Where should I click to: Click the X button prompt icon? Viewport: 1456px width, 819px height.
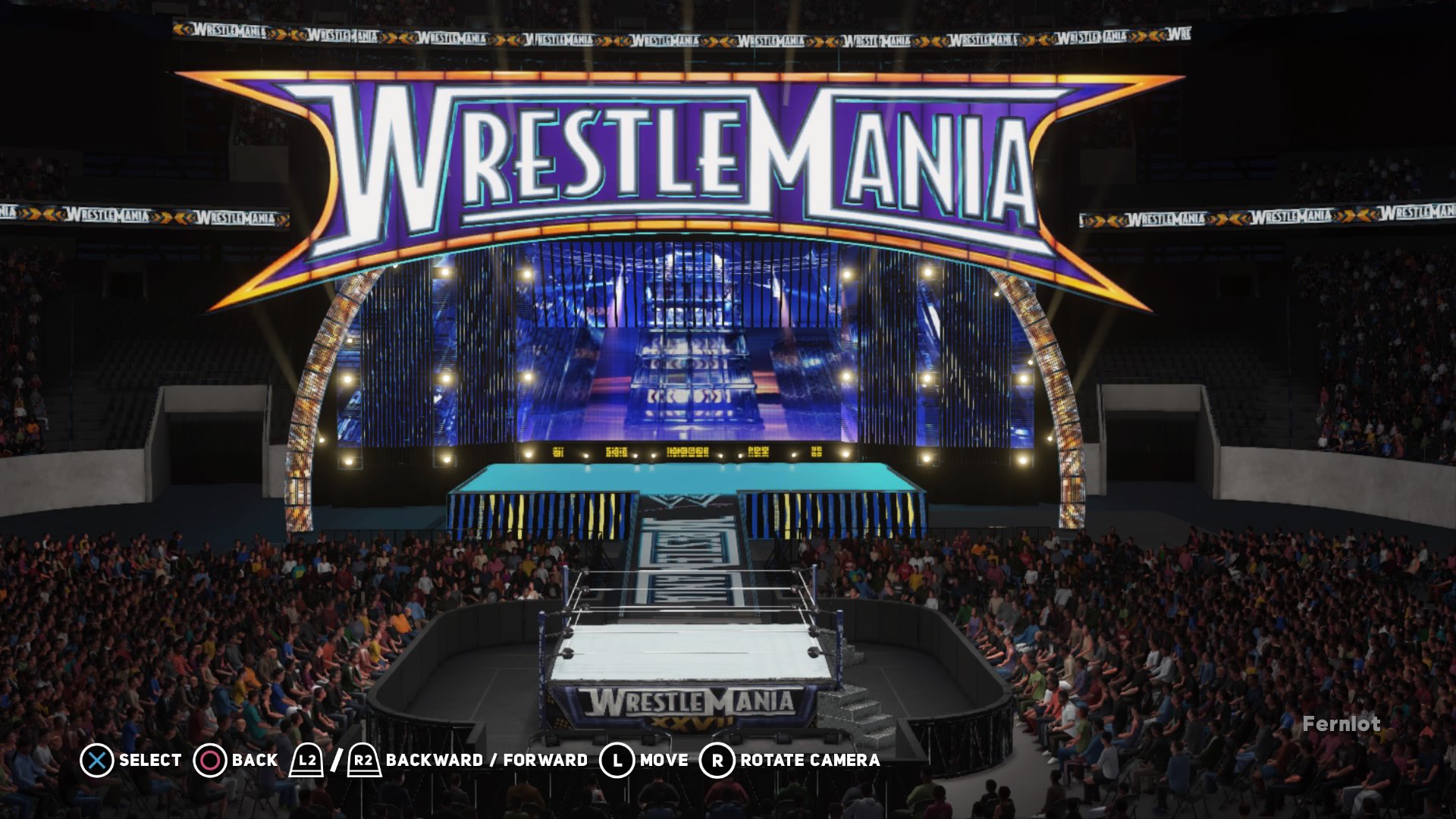(97, 760)
